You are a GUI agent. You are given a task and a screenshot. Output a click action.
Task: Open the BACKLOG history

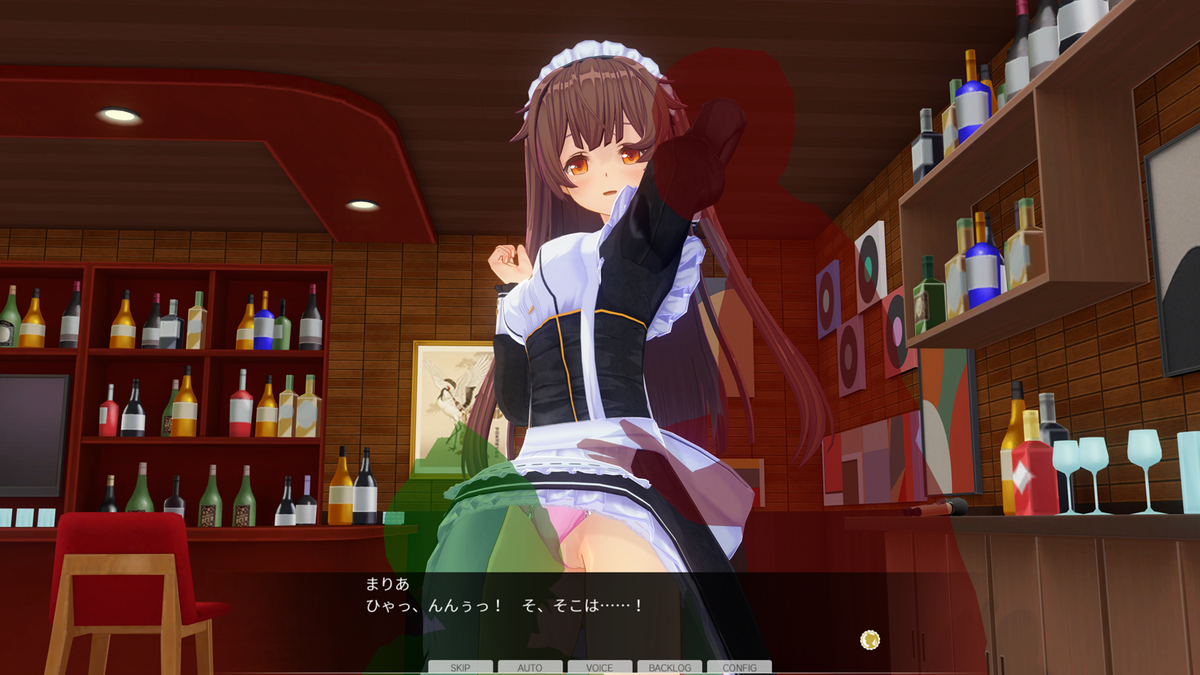click(670, 667)
